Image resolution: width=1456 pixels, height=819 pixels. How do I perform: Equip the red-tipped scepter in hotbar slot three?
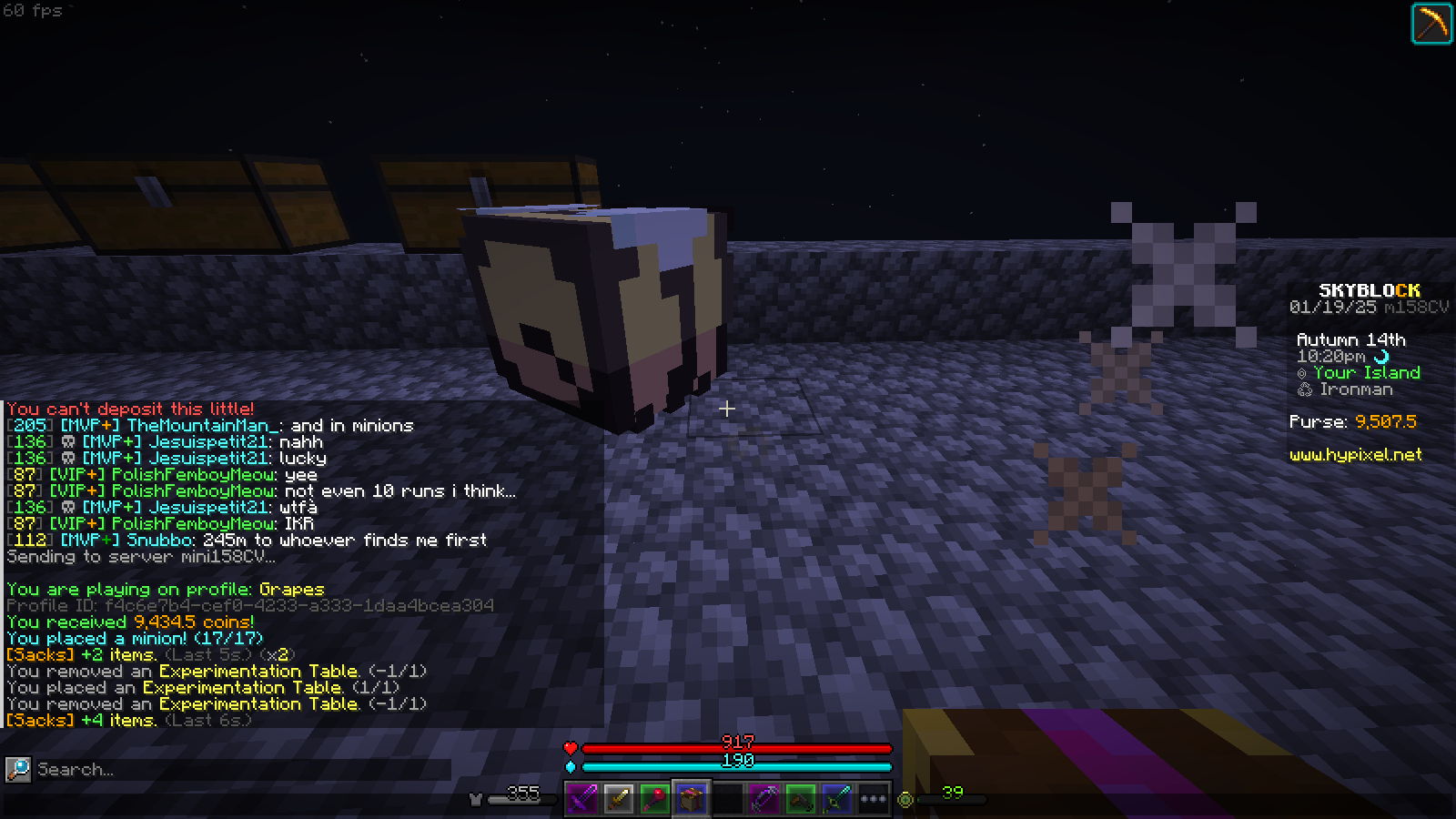click(x=655, y=798)
